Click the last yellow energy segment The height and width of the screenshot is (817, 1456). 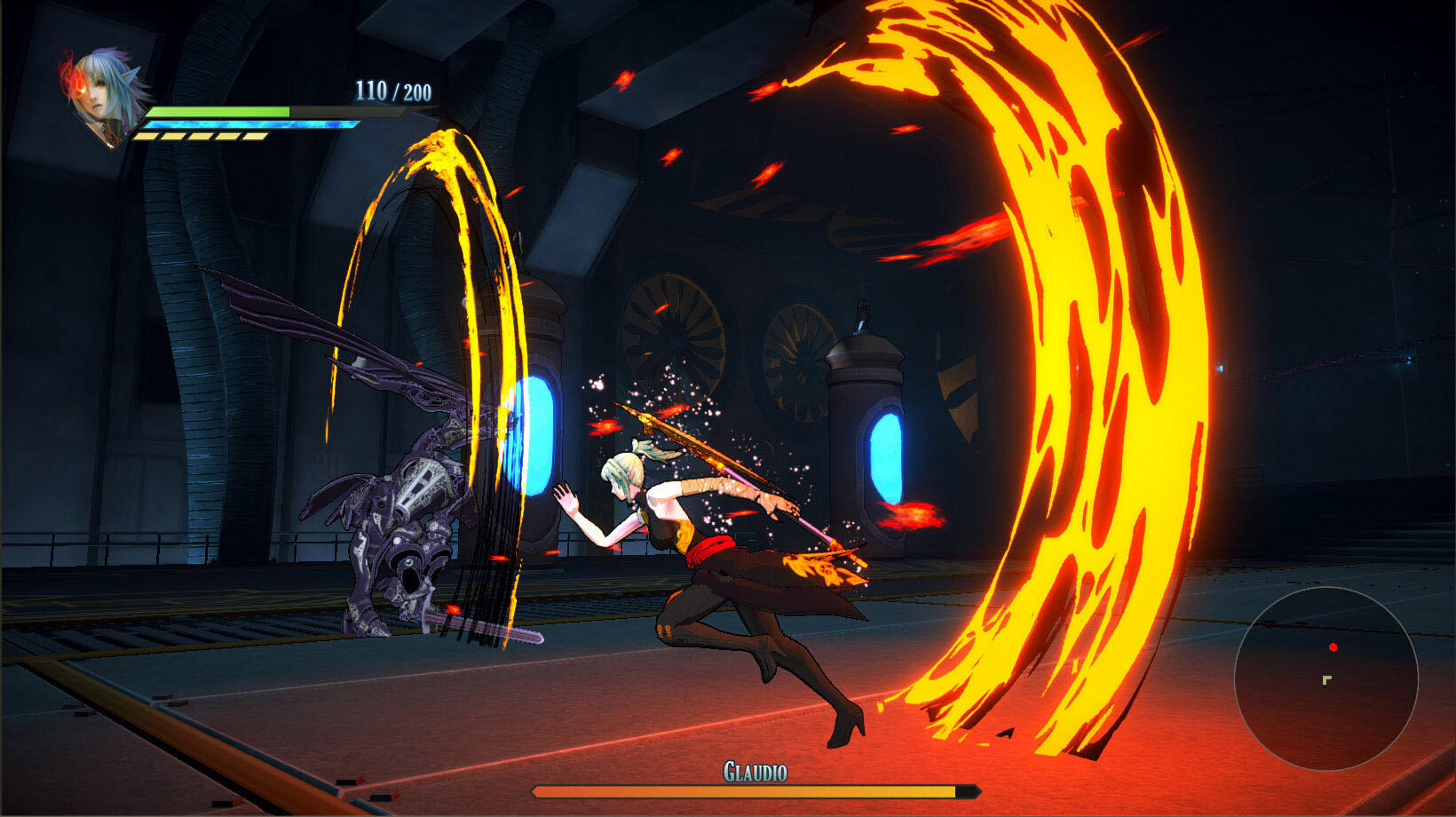(x=254, y=136)
